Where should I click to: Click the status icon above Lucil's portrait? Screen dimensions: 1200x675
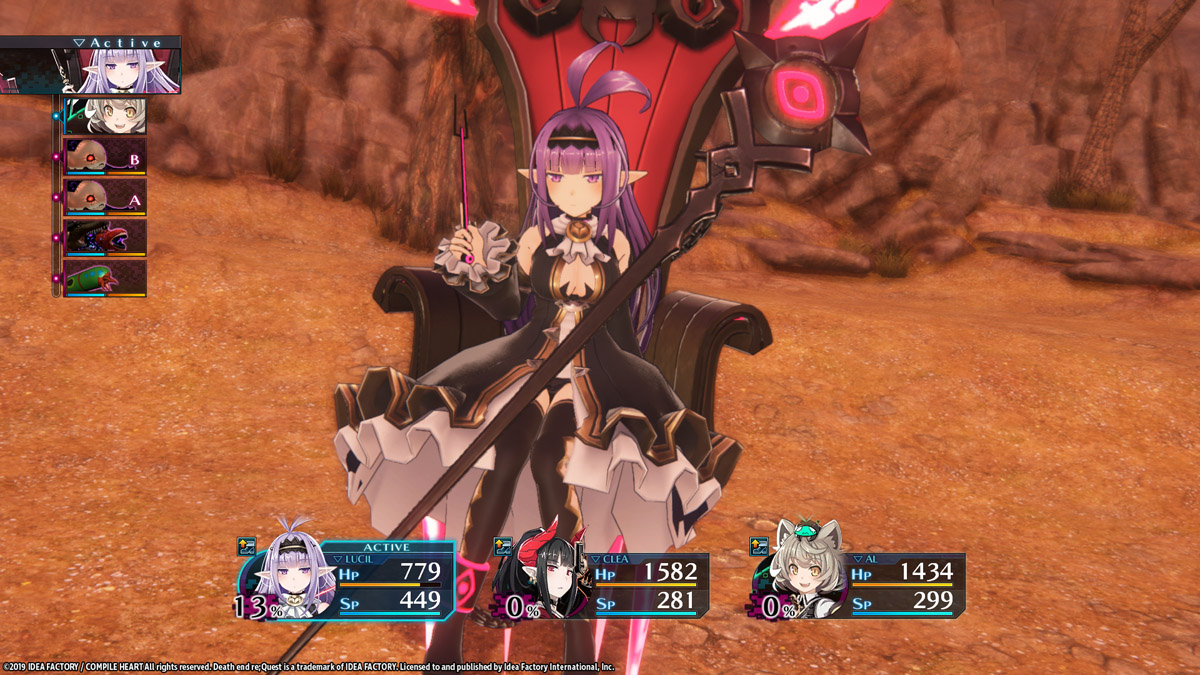tap(247, 546)
